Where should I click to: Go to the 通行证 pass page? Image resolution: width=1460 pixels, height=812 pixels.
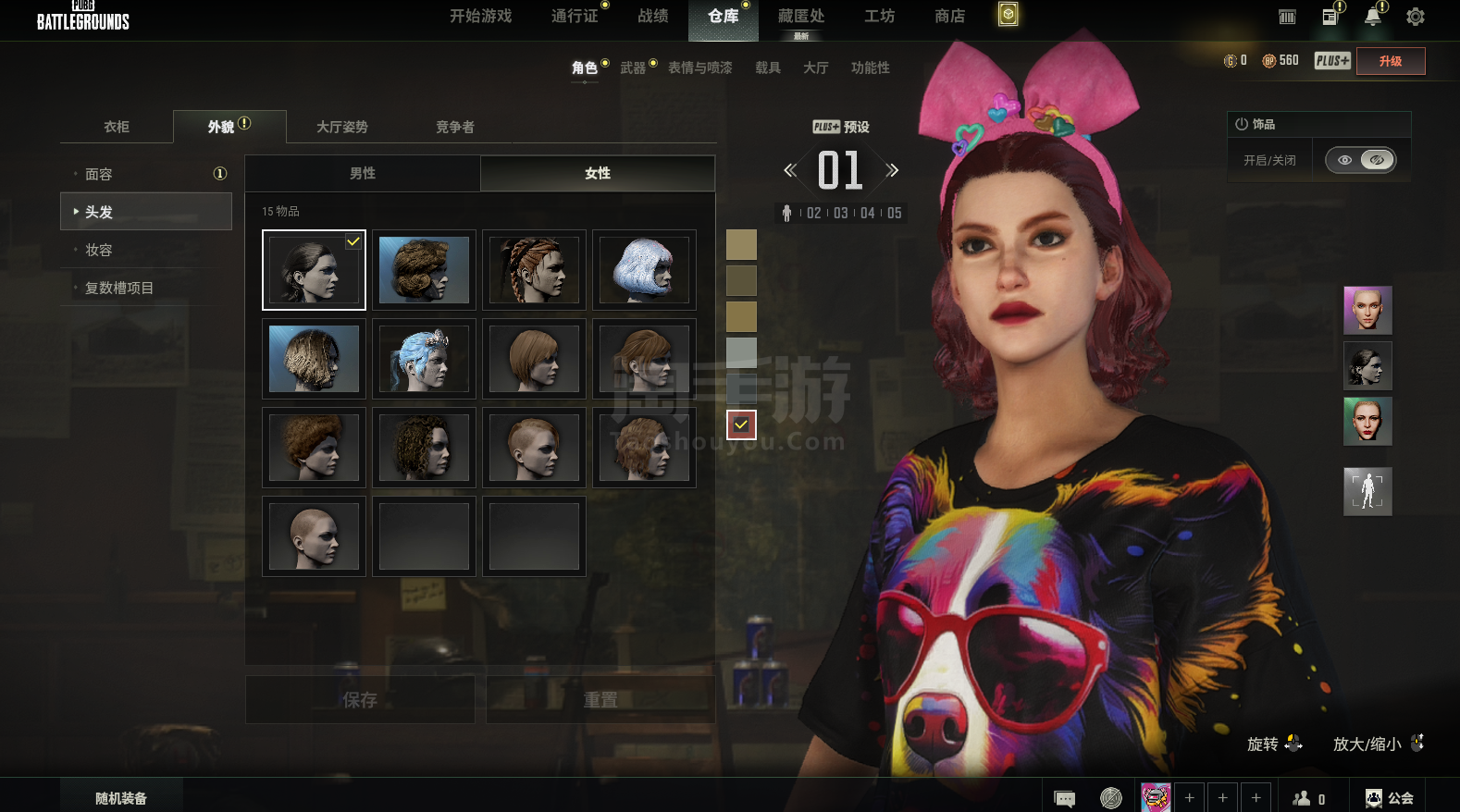575,17
